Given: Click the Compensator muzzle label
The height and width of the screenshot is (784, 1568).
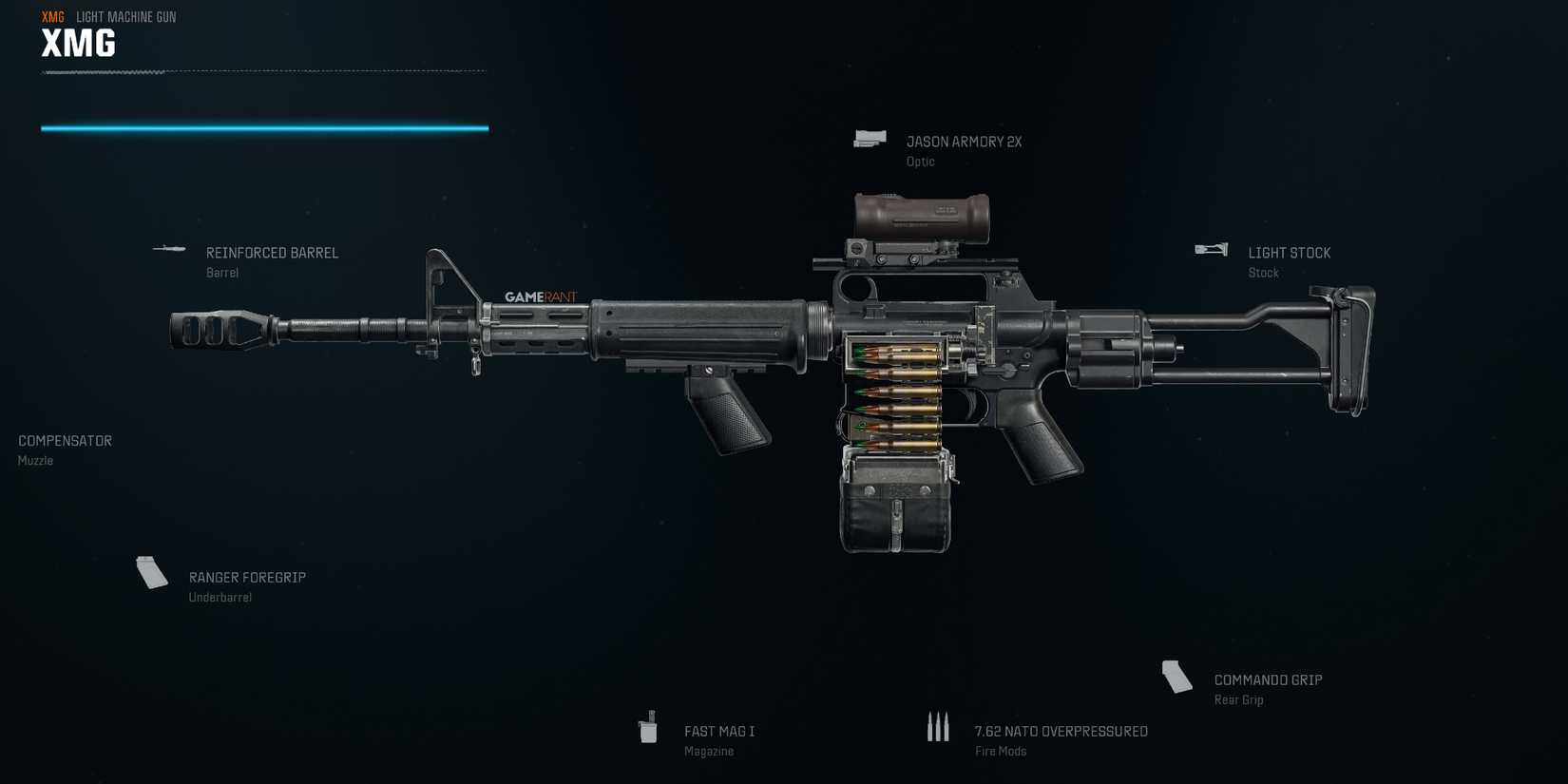Looking at the screenshot, I should click(64, 440).
